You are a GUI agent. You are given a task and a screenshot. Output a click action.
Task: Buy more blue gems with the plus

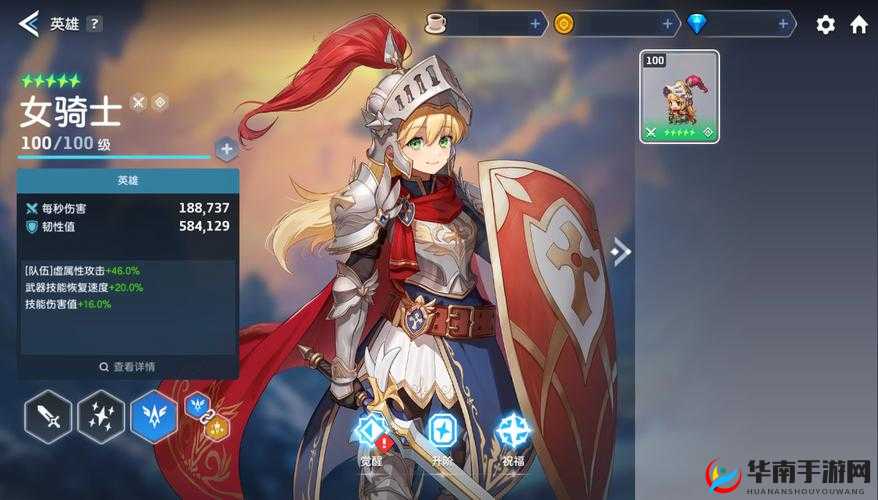click(786, 23)
